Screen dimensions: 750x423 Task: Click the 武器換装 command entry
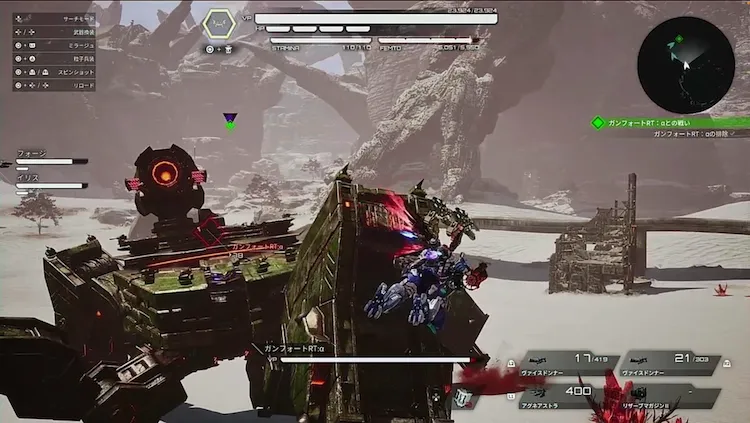coord(54,31)
